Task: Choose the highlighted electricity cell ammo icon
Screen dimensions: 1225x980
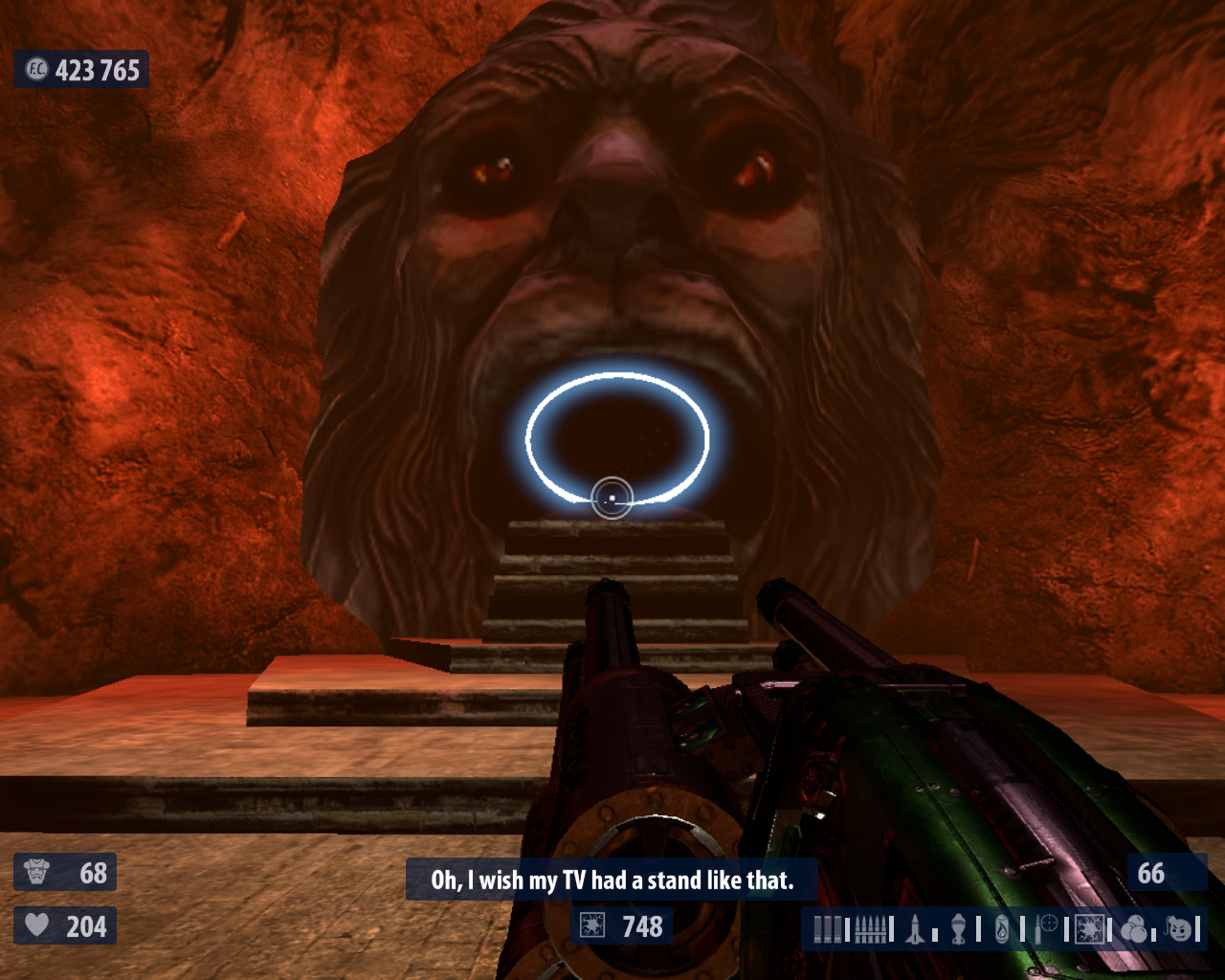Action: pos(1089,928)
